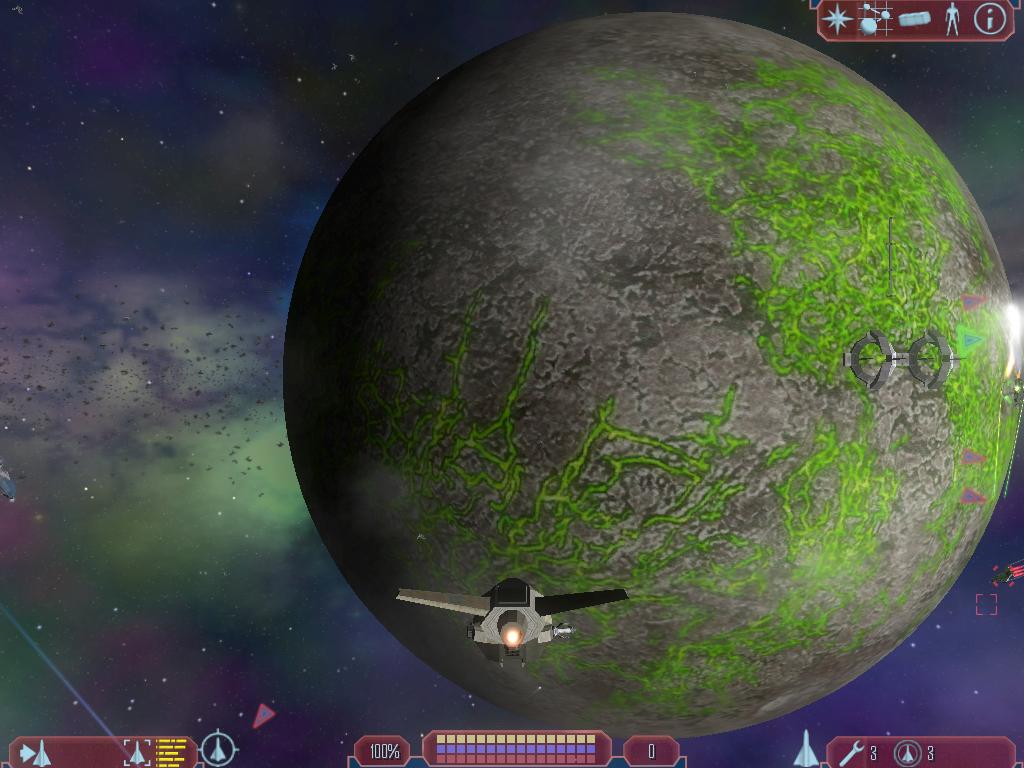The image size is (1024, 768).
Task: Click the wrench repair kit icon
Action: [x=852, y=752]
